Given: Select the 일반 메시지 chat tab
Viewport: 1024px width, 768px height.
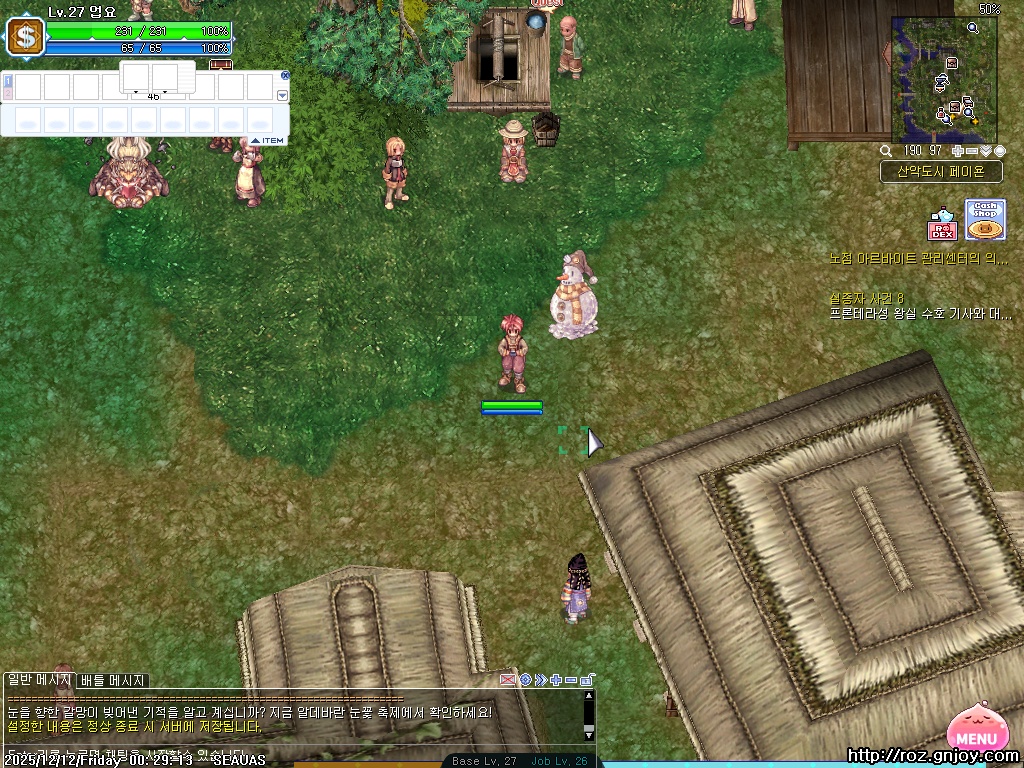Looking at the screenshot, I should [x=40, y=680].
